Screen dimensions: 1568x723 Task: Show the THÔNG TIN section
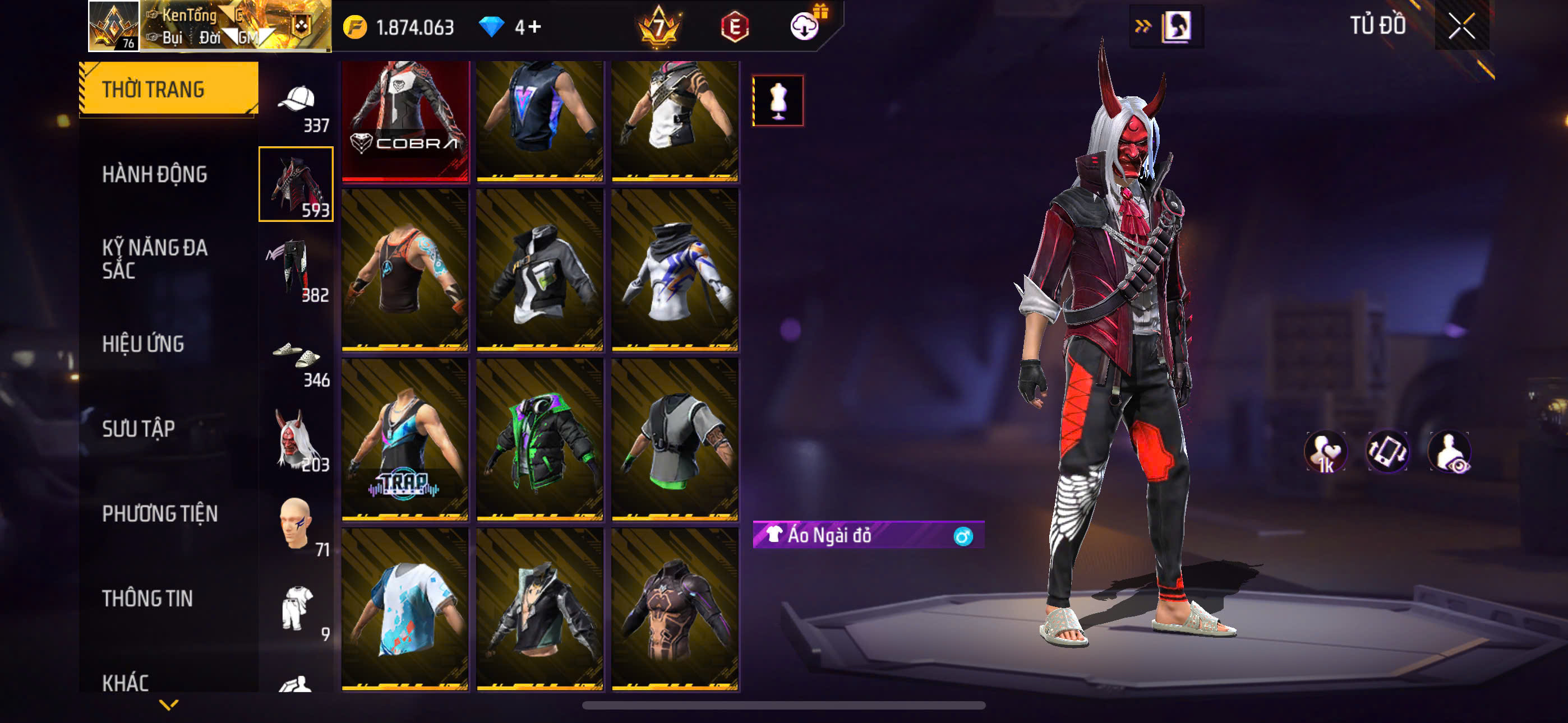[x=147, y=598]
